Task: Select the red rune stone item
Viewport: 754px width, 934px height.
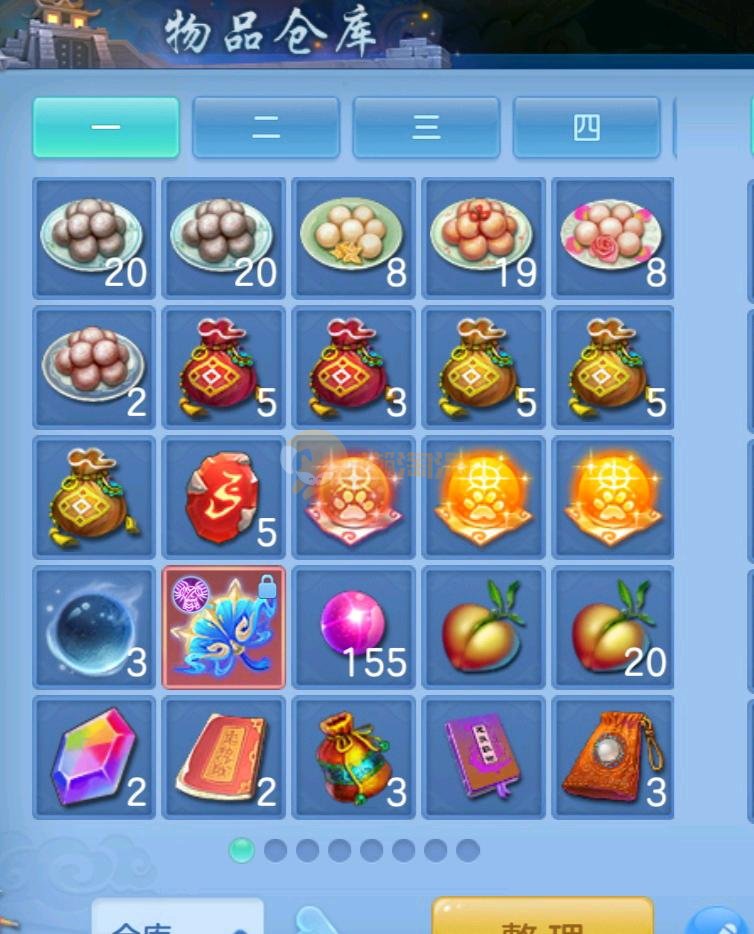Action: click(224, 497)
